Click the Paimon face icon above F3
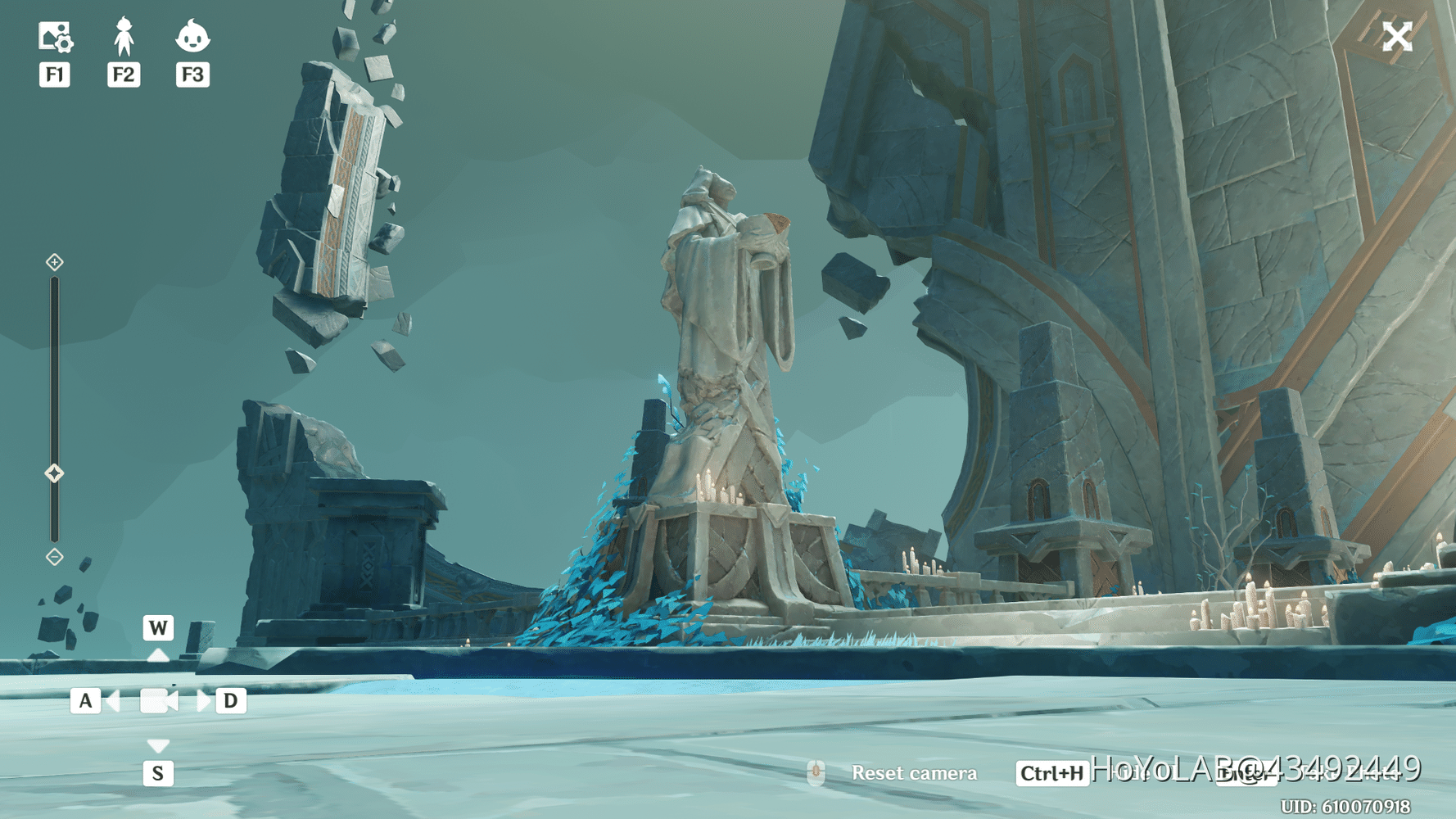This screenshot has height=819, width=1456. (x=192, y=34)
